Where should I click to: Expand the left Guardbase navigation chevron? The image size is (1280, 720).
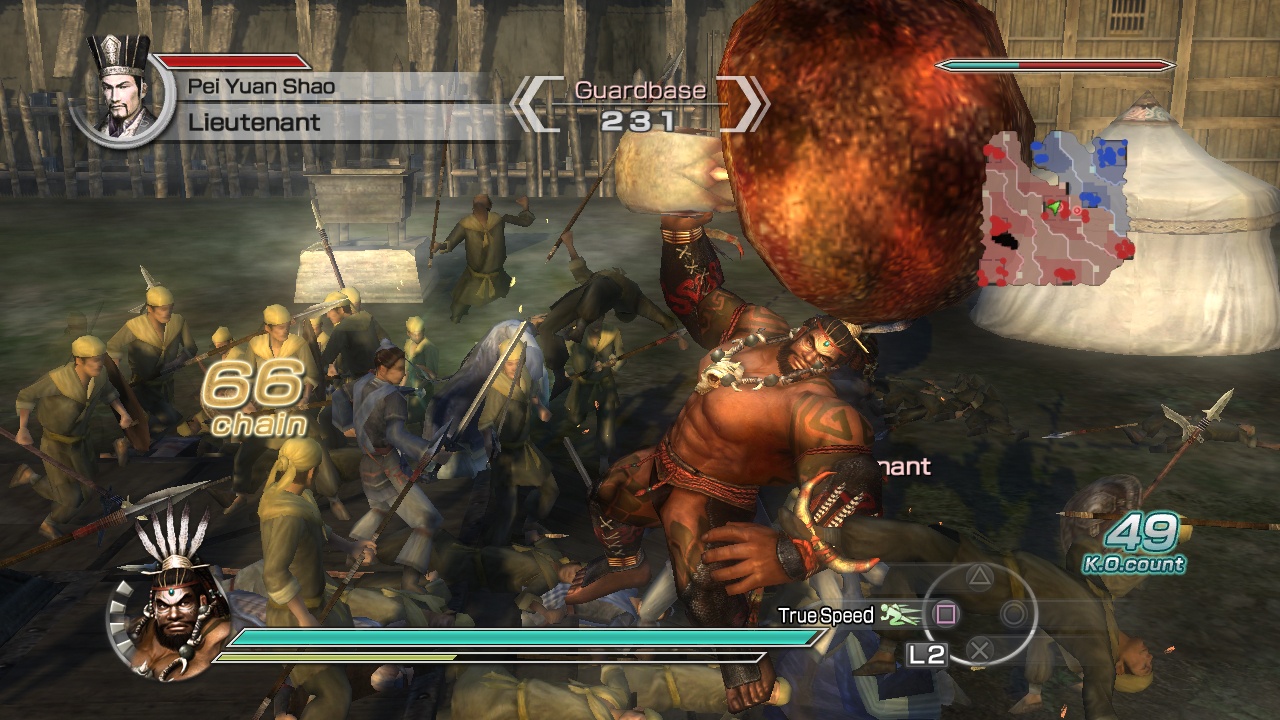click(537, 102)
